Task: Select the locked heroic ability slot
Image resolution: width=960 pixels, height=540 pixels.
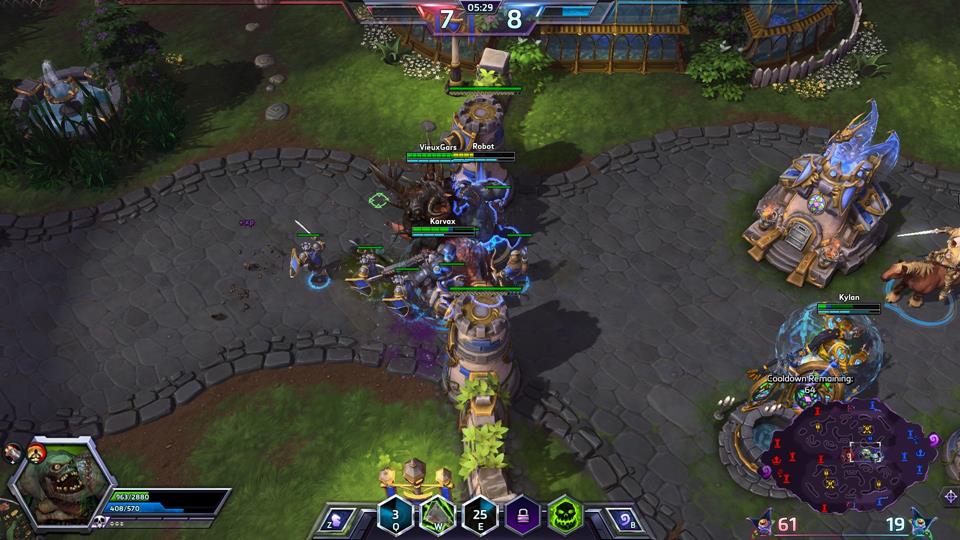Action: [x=522, y=516]
